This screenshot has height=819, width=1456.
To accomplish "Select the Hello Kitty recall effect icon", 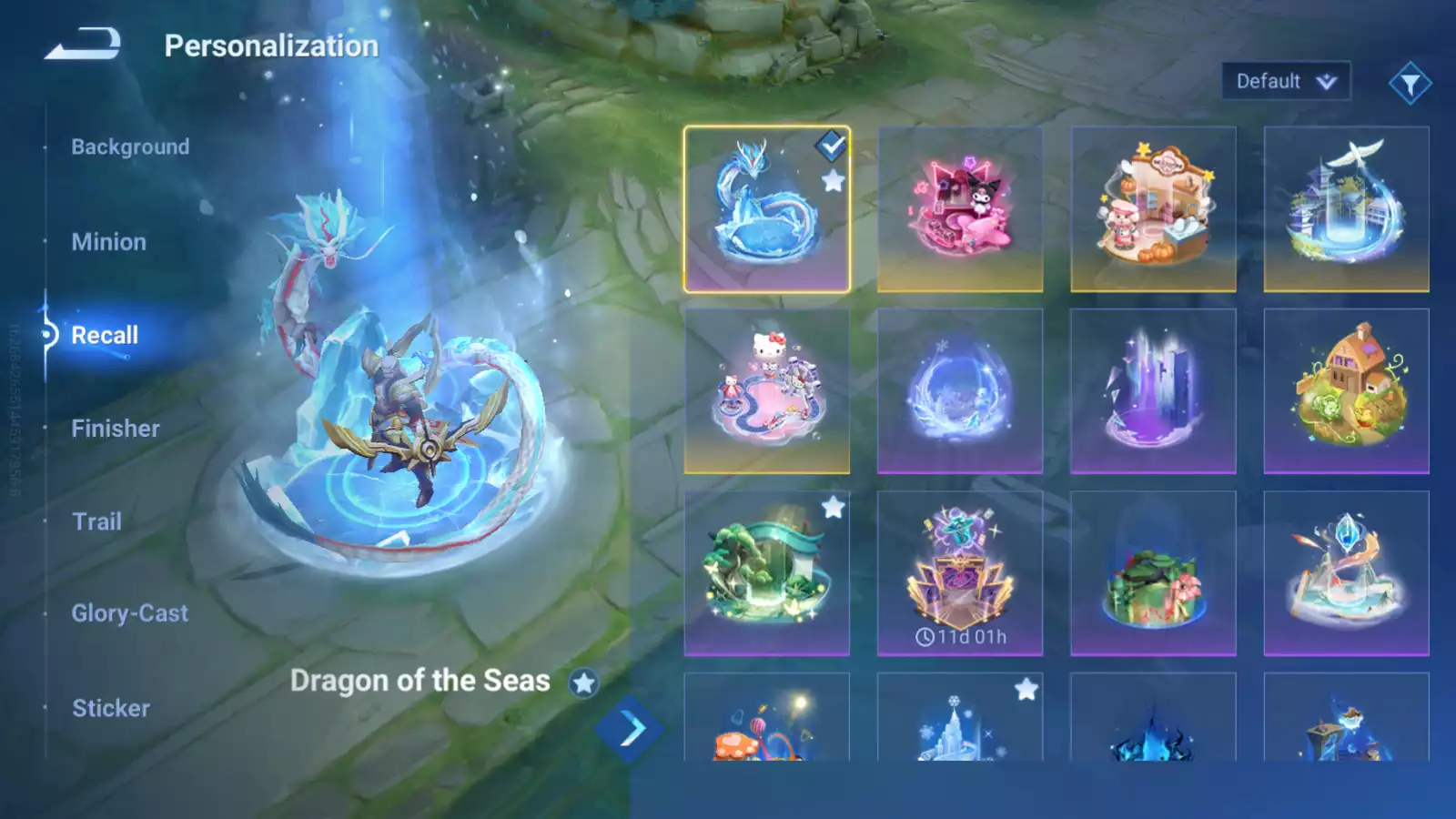I will coord(767,389).
